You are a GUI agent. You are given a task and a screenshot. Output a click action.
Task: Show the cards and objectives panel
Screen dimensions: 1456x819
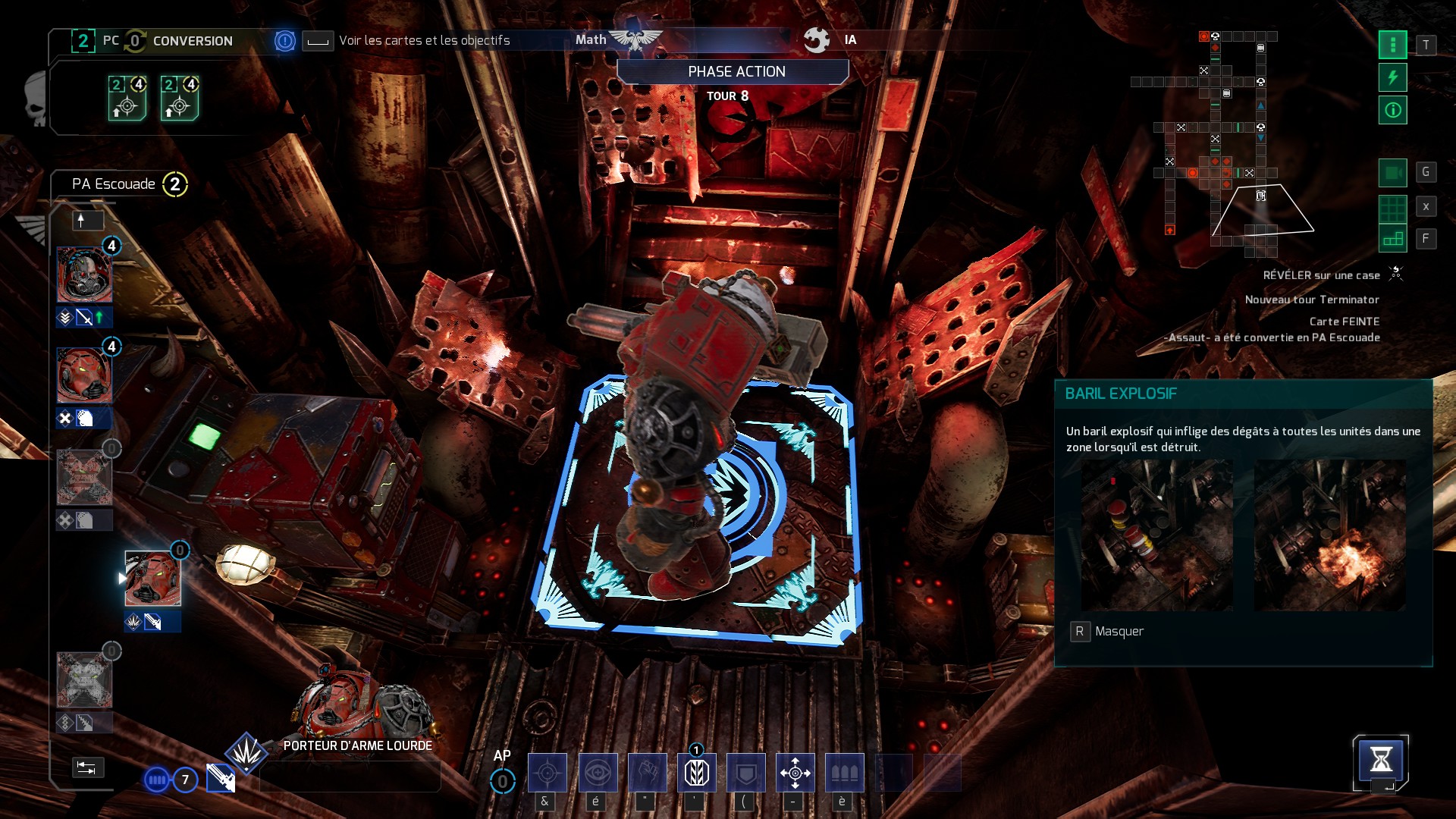tap(423, 40)
